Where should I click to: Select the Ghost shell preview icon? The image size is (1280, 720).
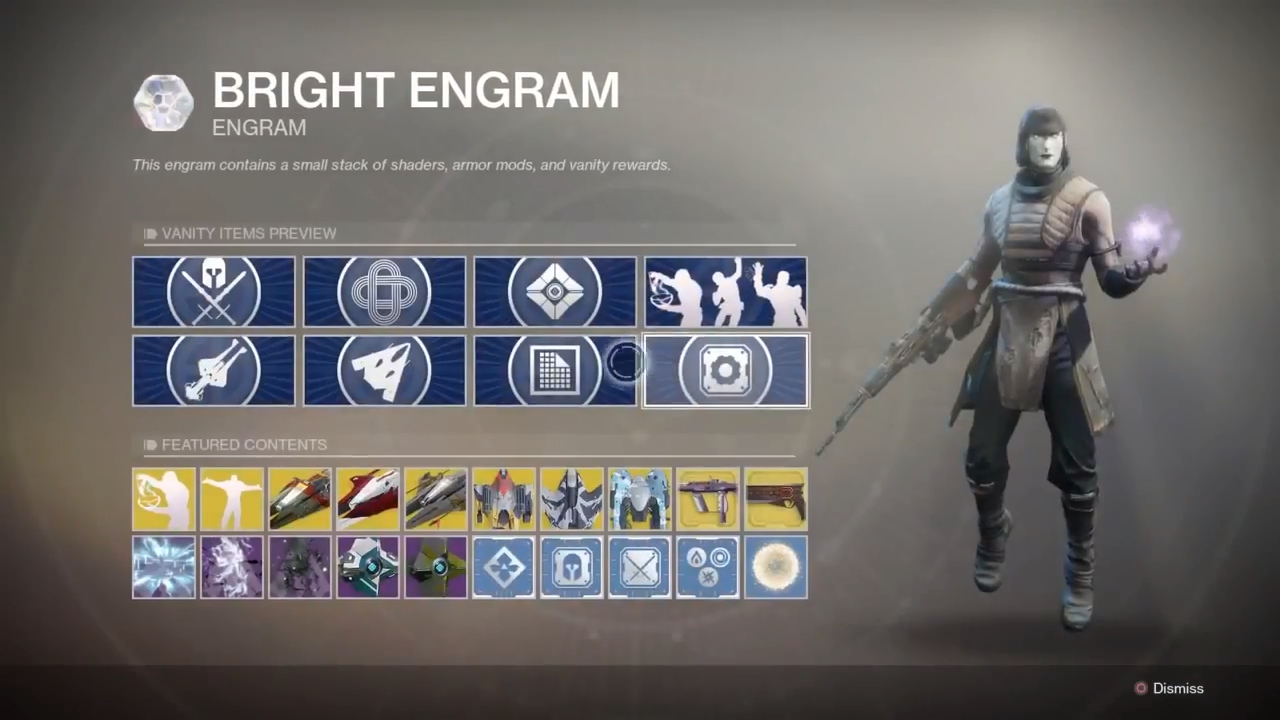coord(555,291)
